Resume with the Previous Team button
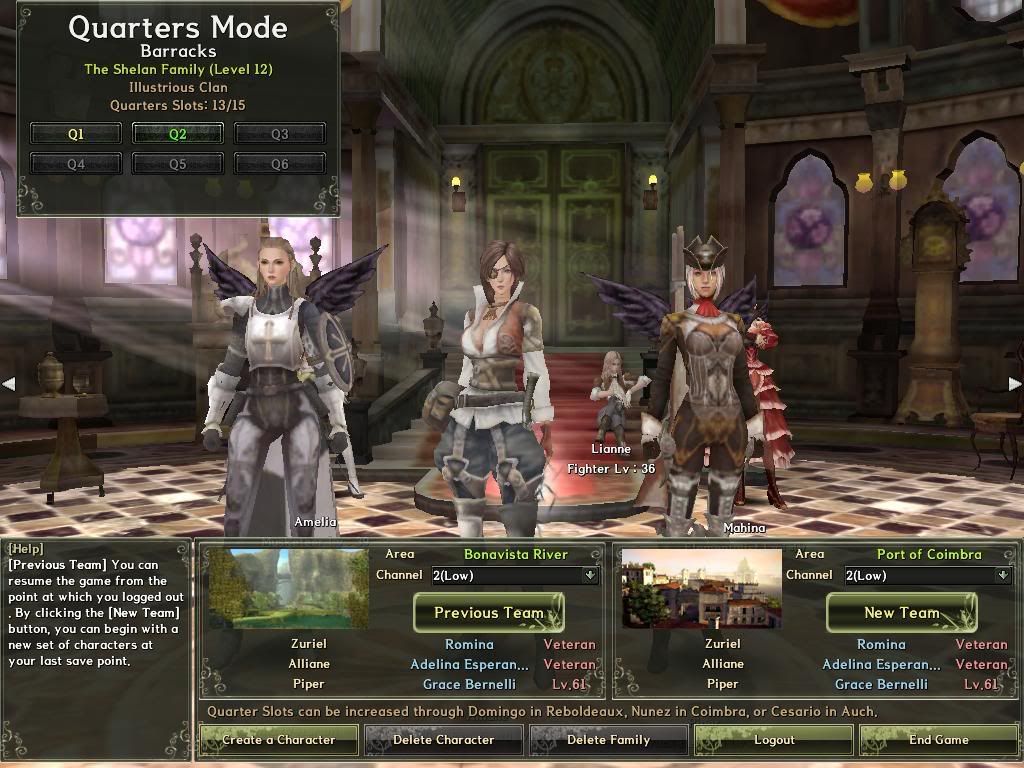 [488, 613]
